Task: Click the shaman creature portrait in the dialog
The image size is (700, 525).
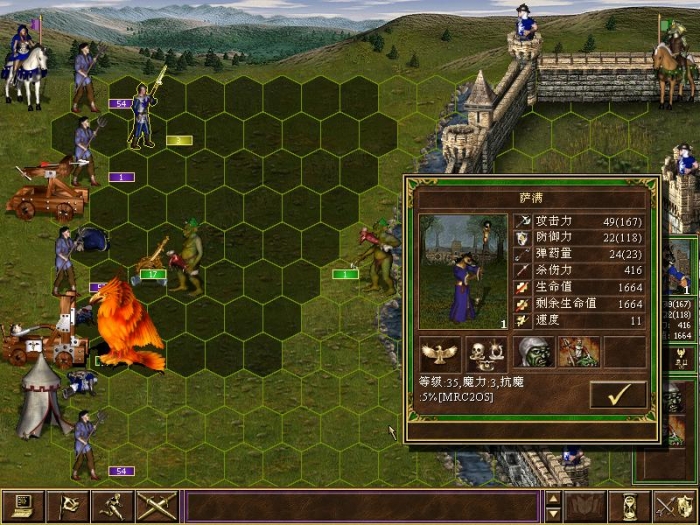Action: [463, 272]
